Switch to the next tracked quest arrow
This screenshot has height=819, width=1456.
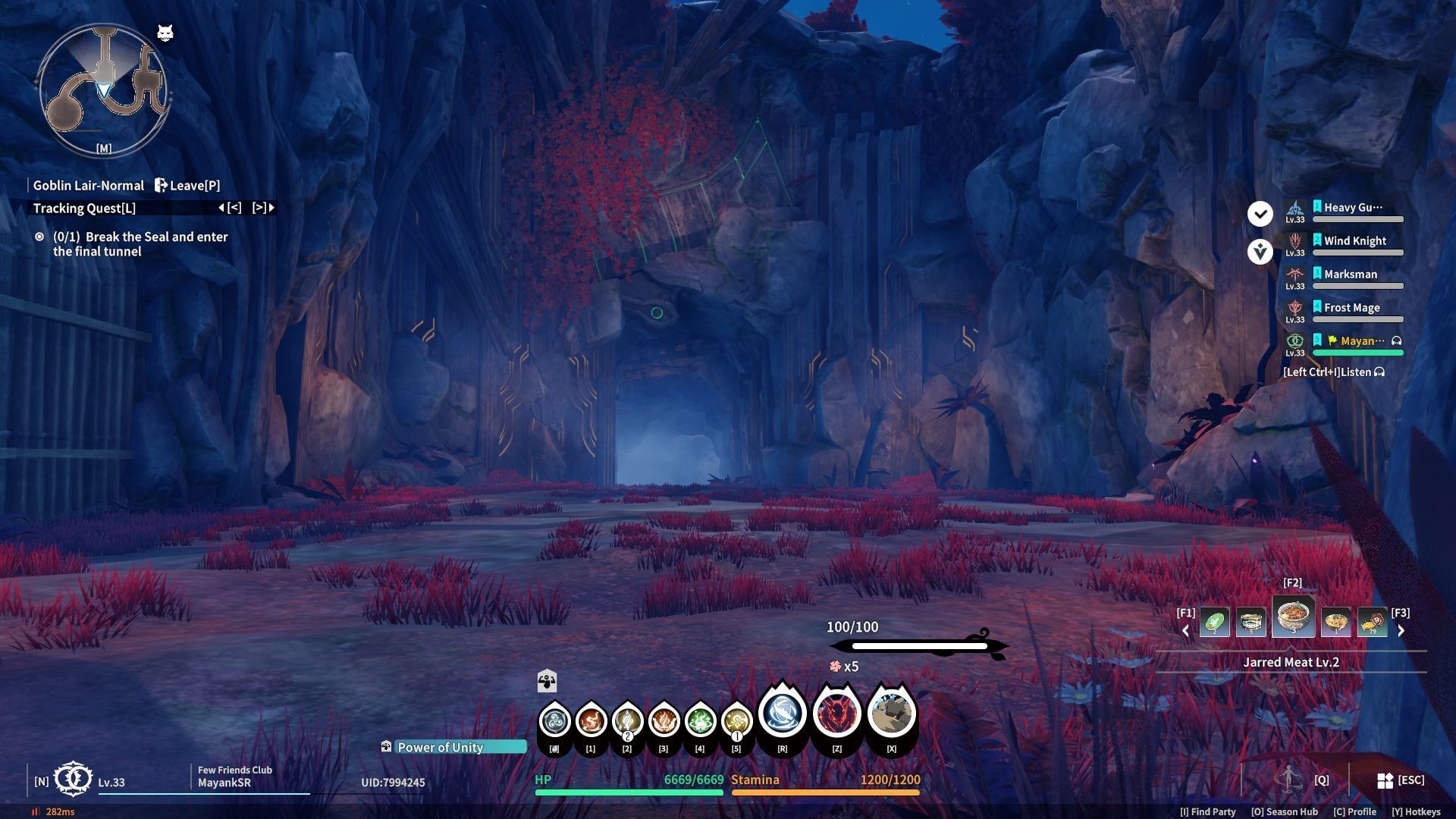click(263, 208)
